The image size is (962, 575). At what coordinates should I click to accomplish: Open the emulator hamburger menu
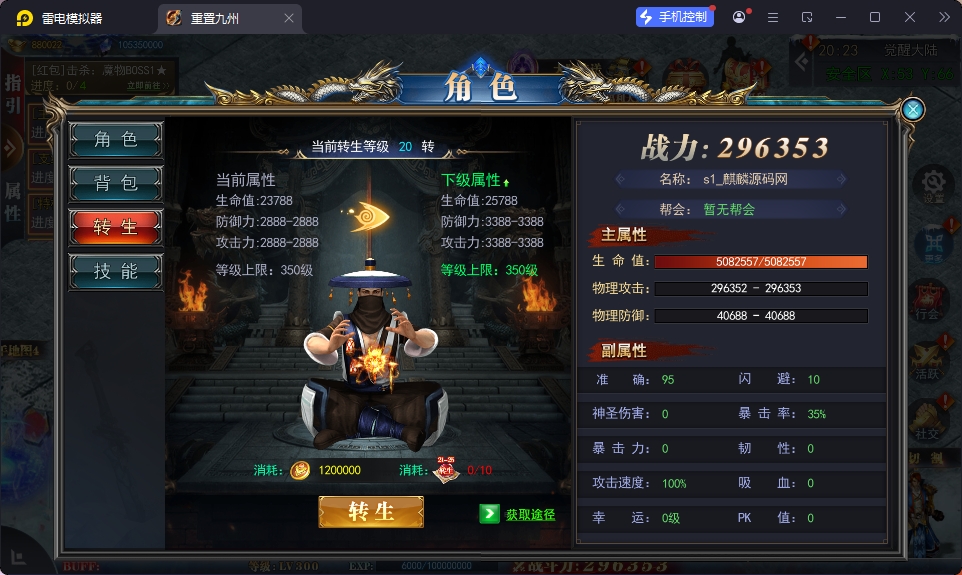point(773,17)
